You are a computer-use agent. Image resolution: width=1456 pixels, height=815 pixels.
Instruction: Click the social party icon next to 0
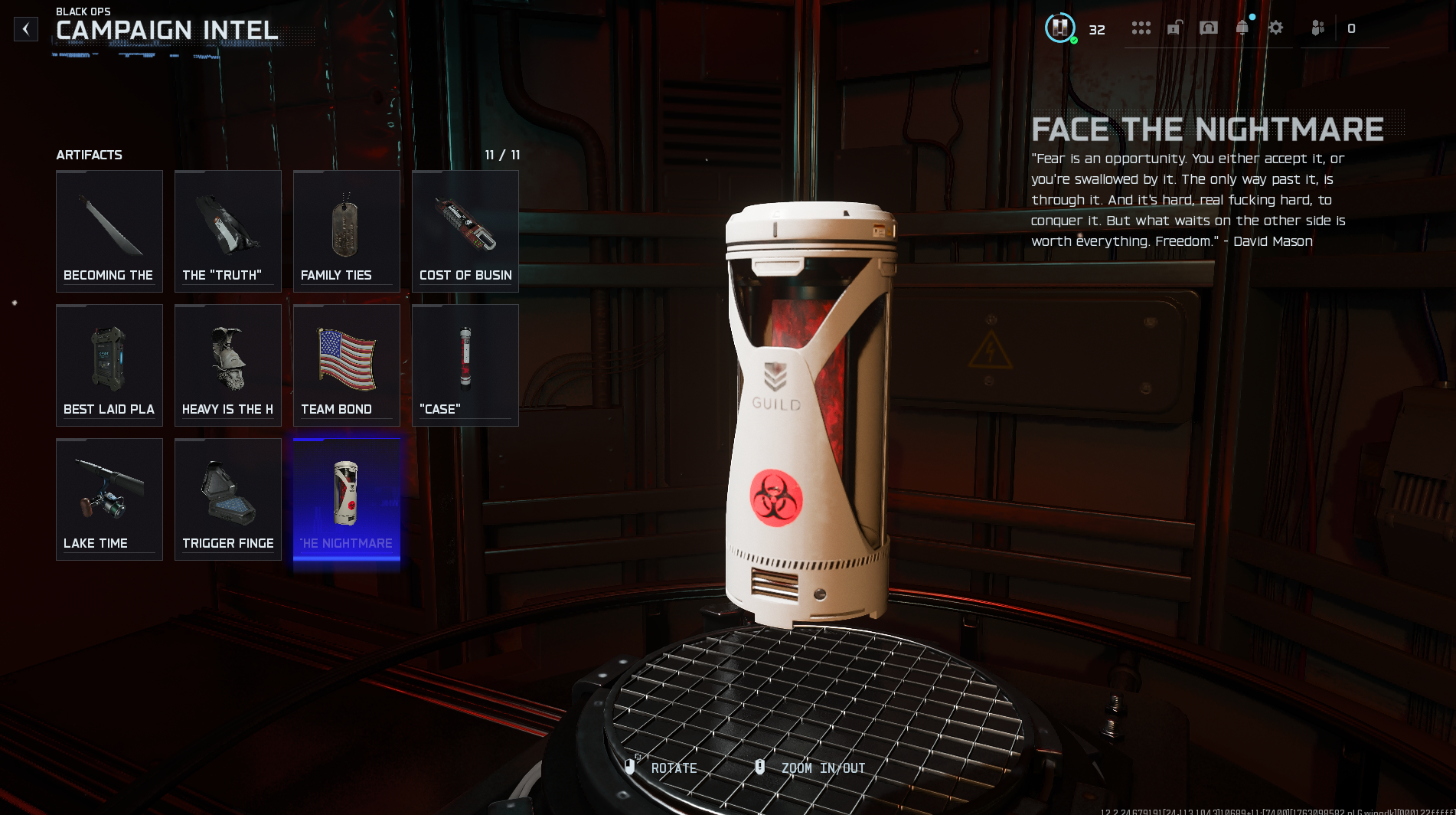(x=1318, y=29)
